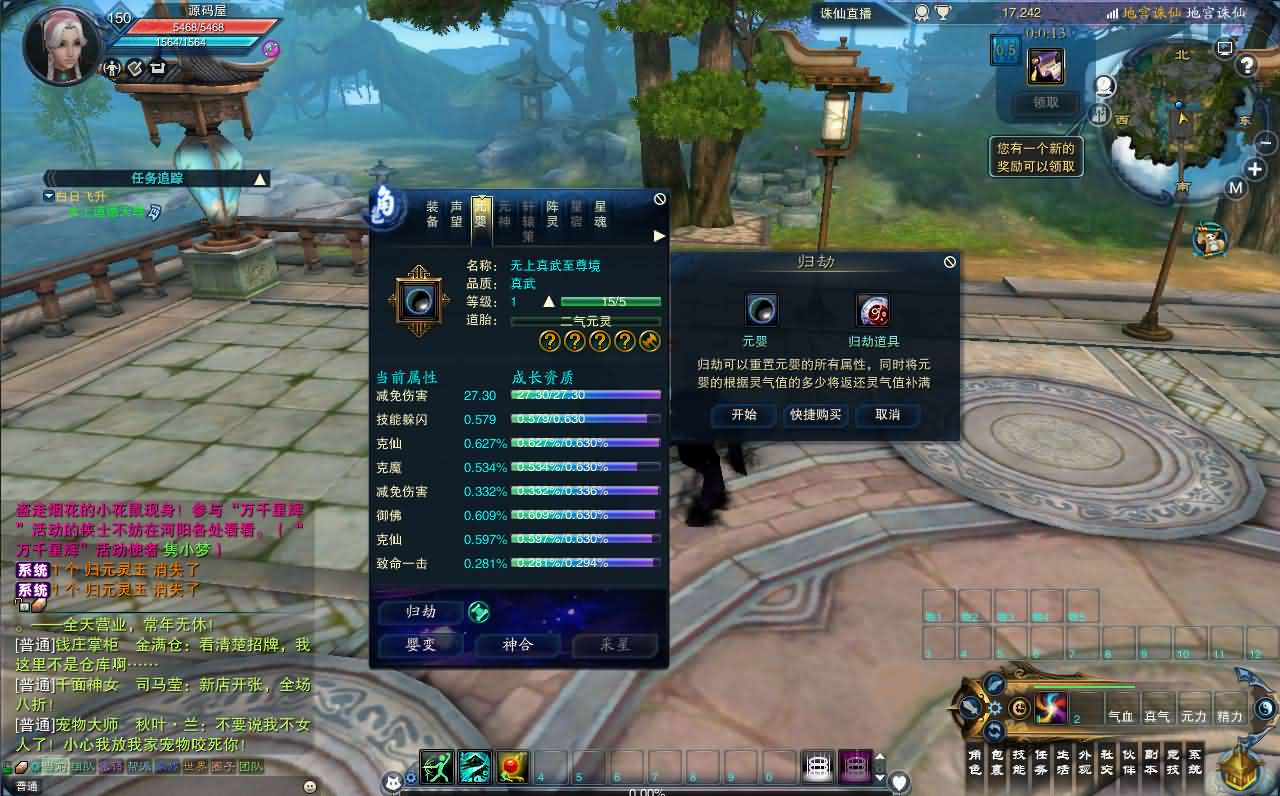Open the 声望 reputation tab
The height and width of the screenshot is (796, 1280).
[457, 214]
